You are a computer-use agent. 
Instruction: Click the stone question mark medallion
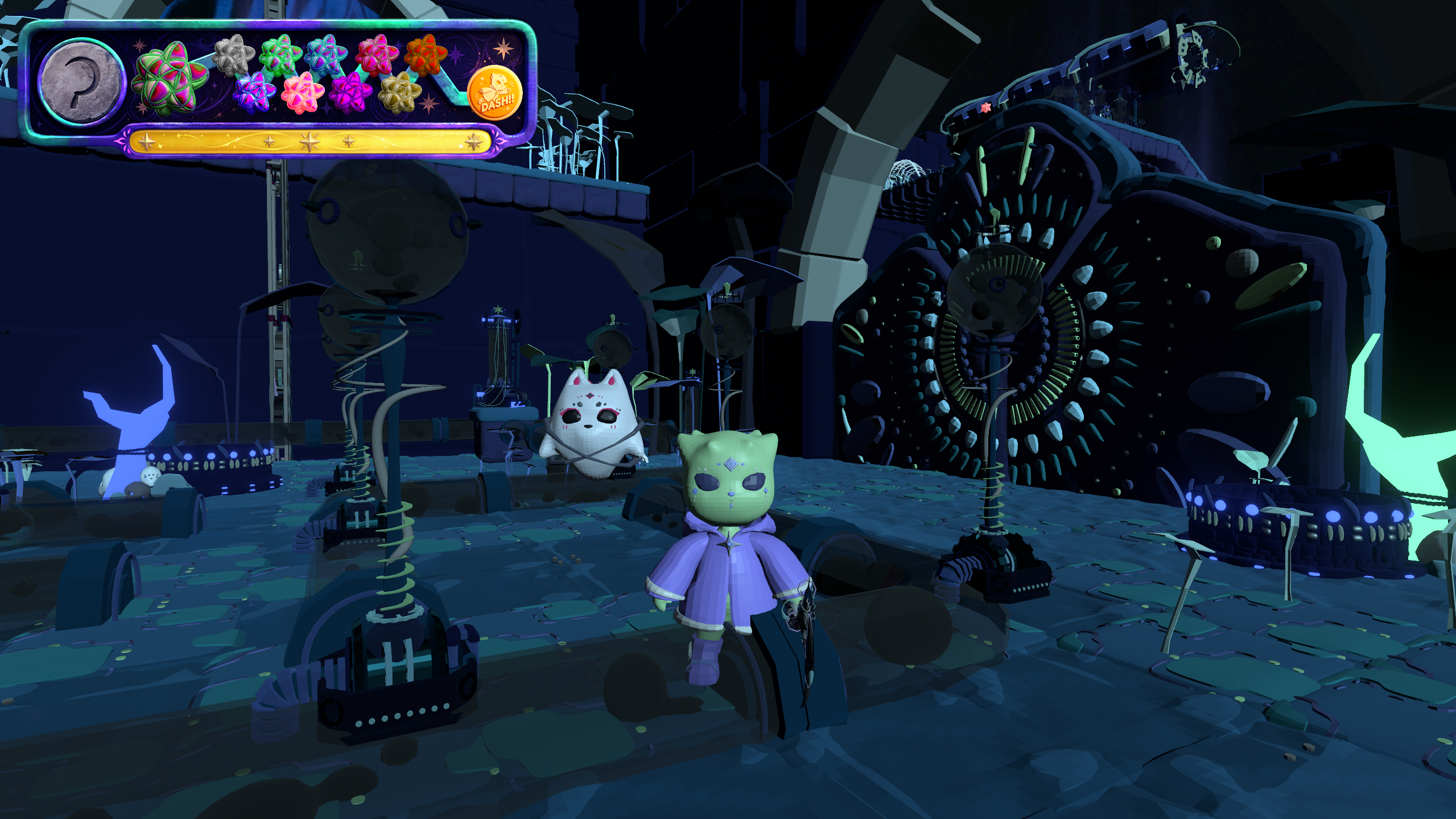pyautogui.click(x=81, y=81)
